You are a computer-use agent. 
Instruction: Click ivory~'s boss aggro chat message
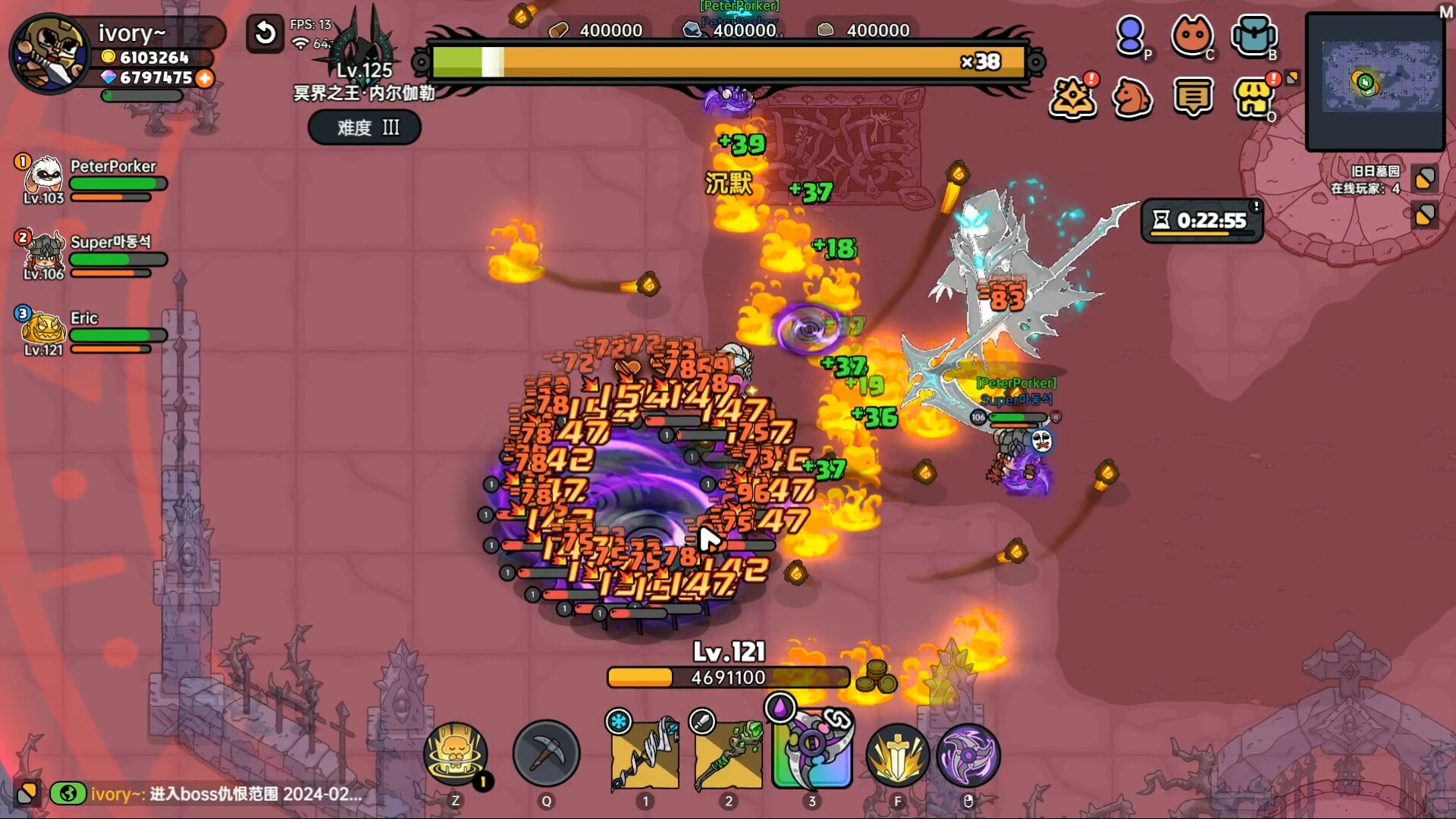coord(212,795)
